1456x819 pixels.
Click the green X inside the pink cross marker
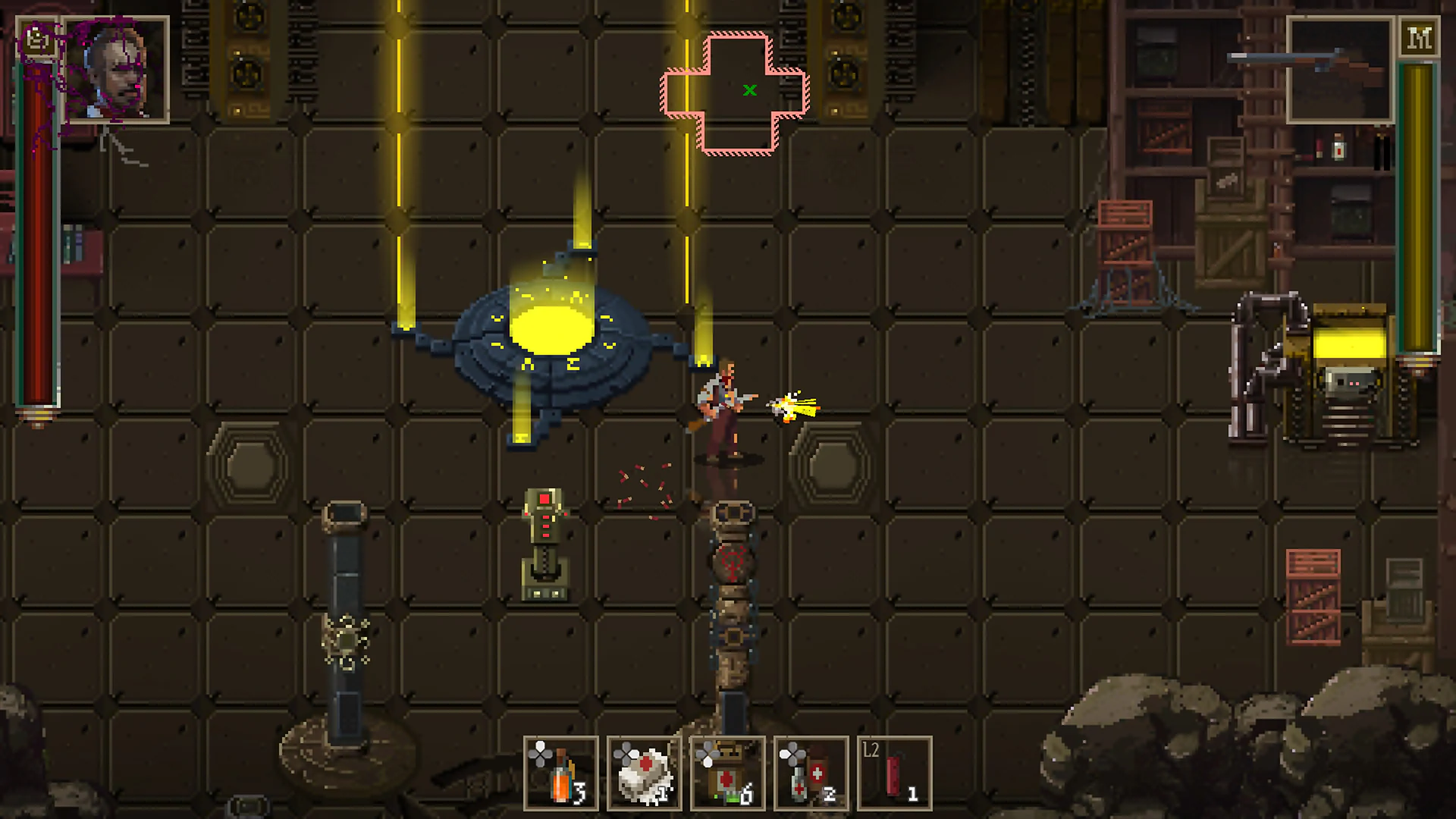click(x=750, y=90)
